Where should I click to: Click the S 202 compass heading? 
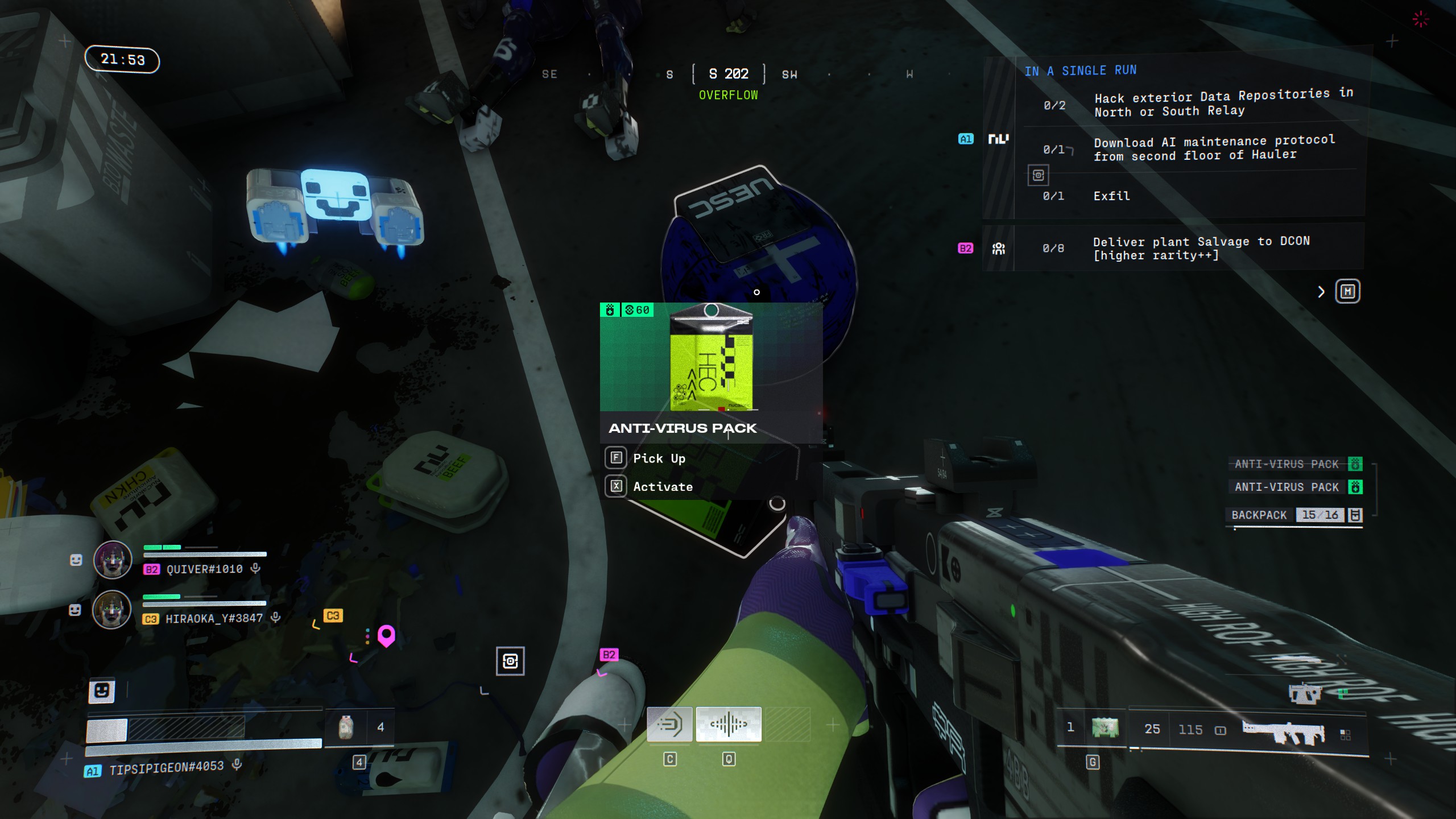pos(729,74)
